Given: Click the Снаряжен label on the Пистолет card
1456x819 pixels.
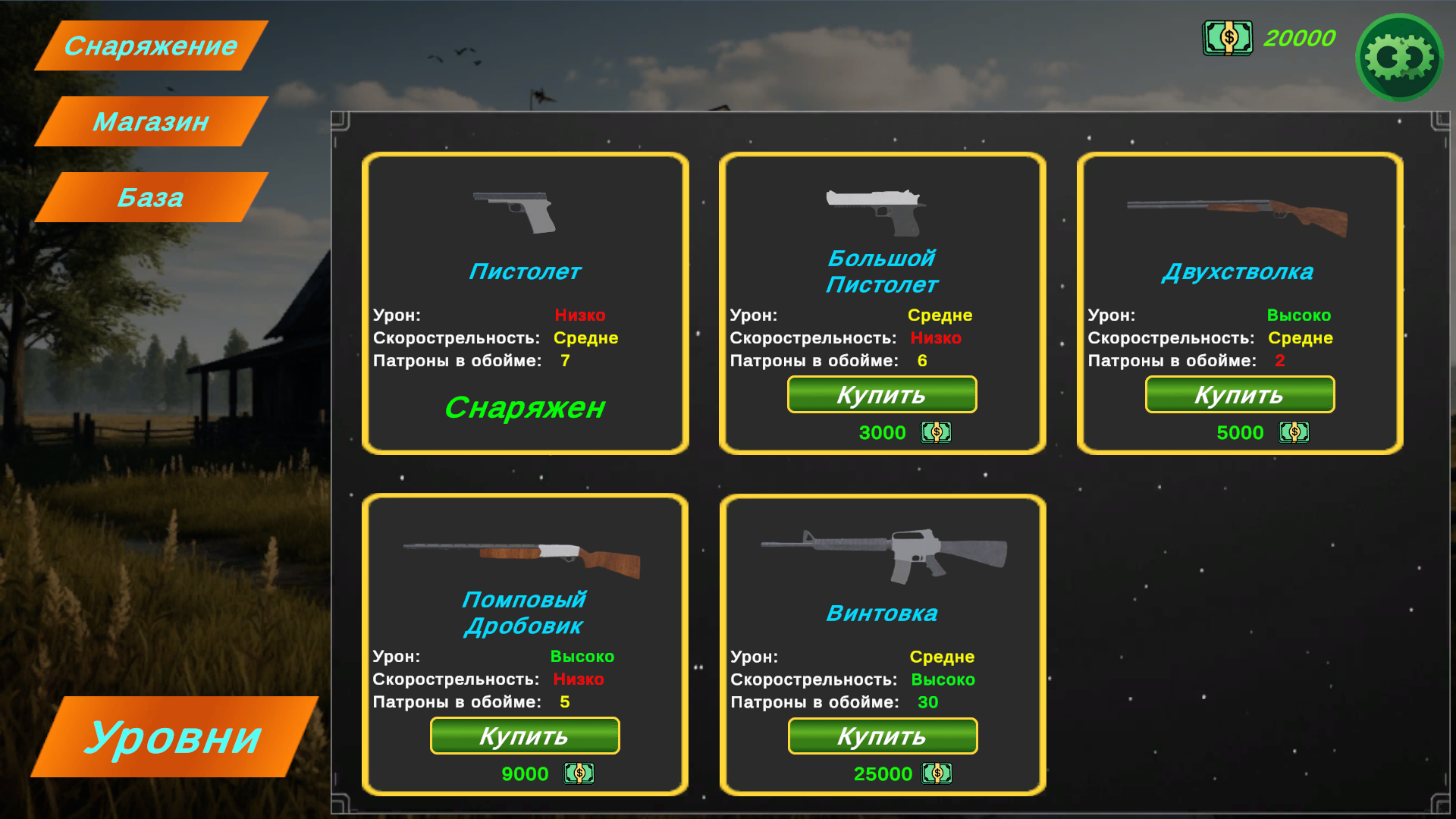Looking at the screenshot, I should pos(525,408).
